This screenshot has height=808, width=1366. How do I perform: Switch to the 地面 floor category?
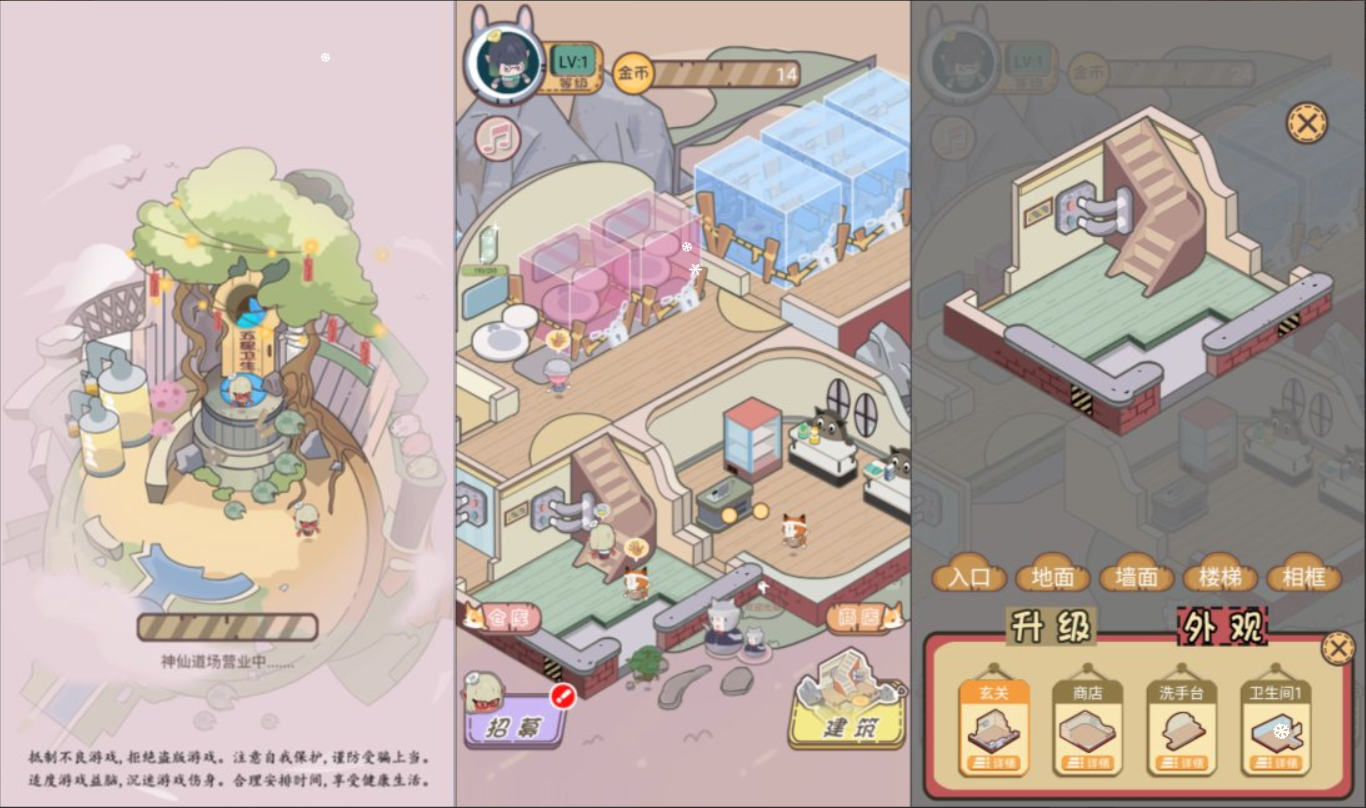pyautogui.click(x=1053, y=577)
